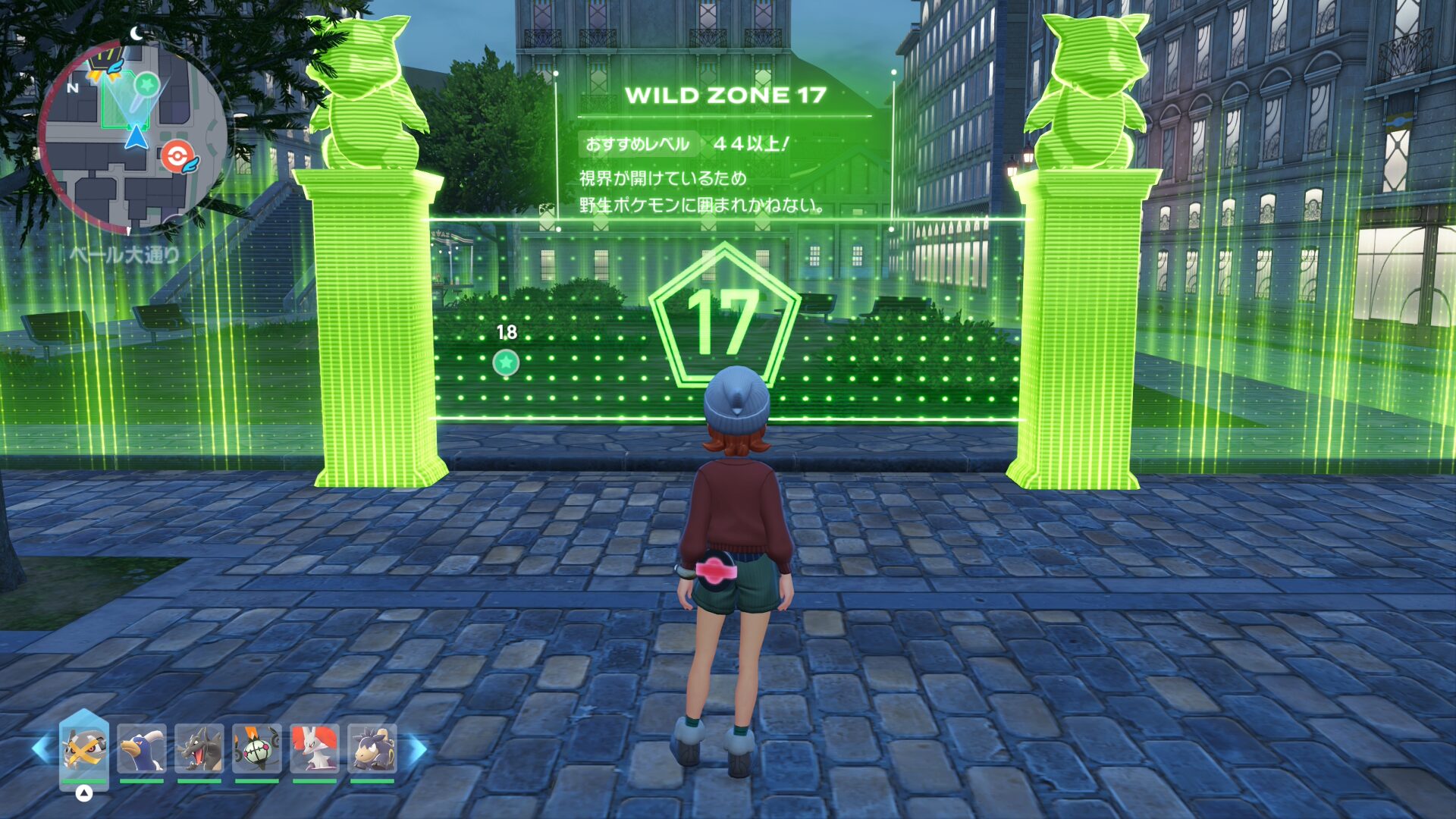
Task: Select the Pokémon Center marker on minimap
Action: 176,157
